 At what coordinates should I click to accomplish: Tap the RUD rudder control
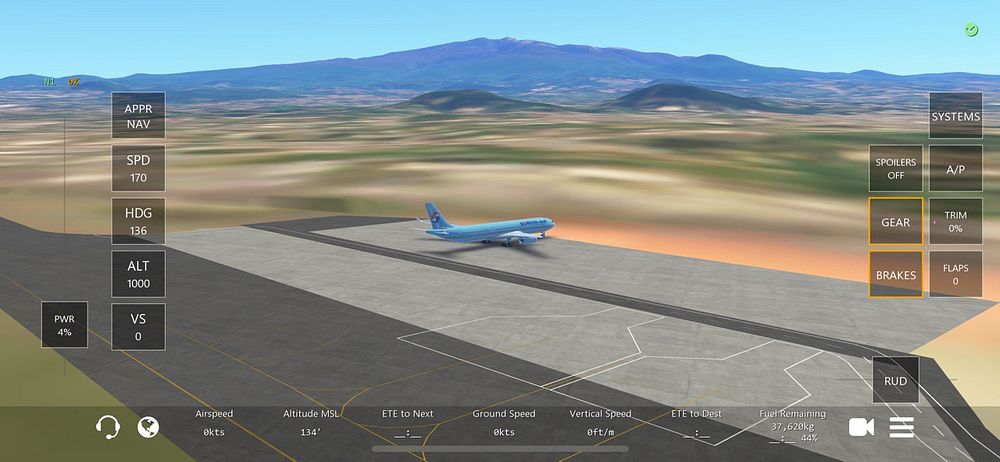pyautogui.click(x=895, y=381)
